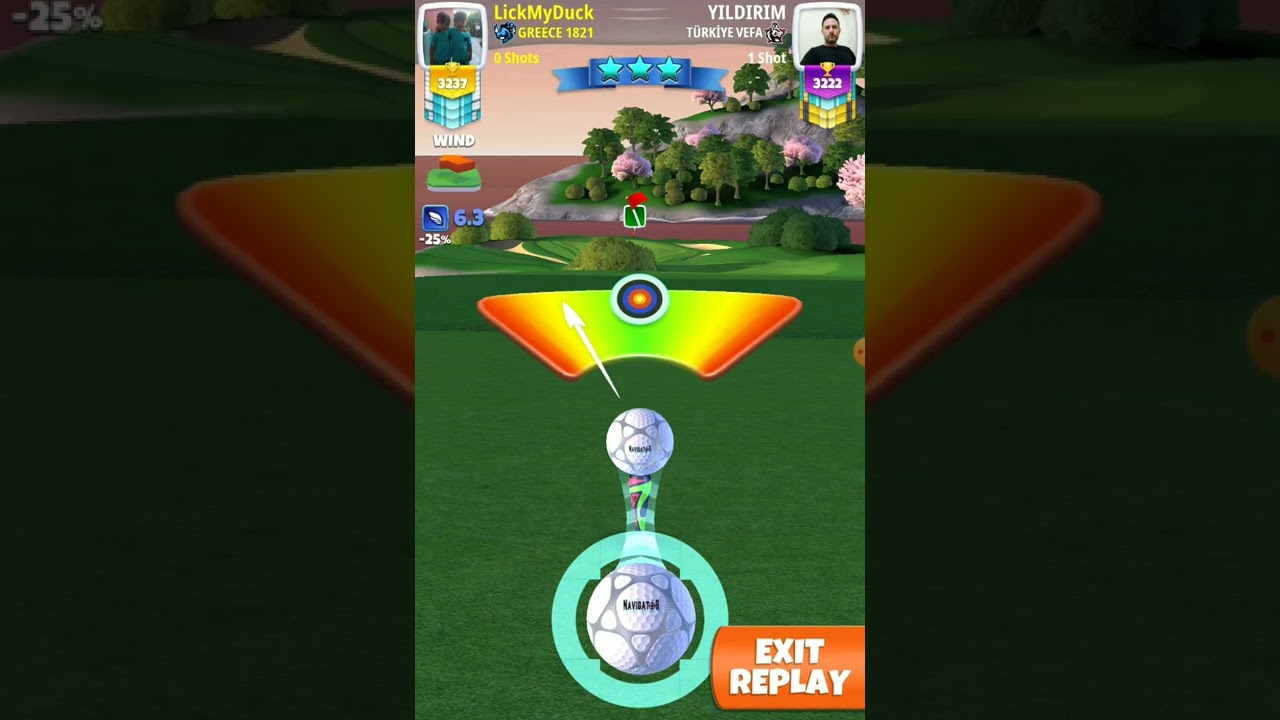The height and width of the screenshot is (720, 1280).
Task: Select the blue ball wind-resistance icon
Action: (435, 218)
